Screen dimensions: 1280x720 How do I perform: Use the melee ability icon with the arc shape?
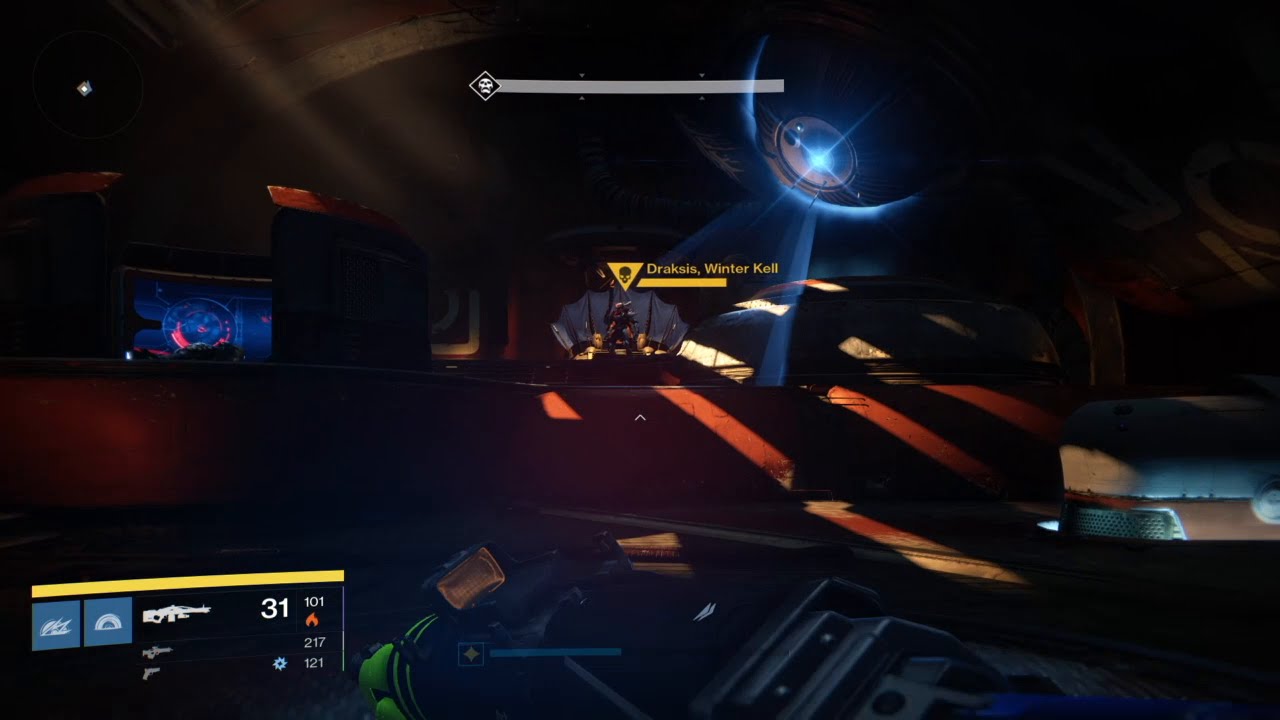pos(108,622)
